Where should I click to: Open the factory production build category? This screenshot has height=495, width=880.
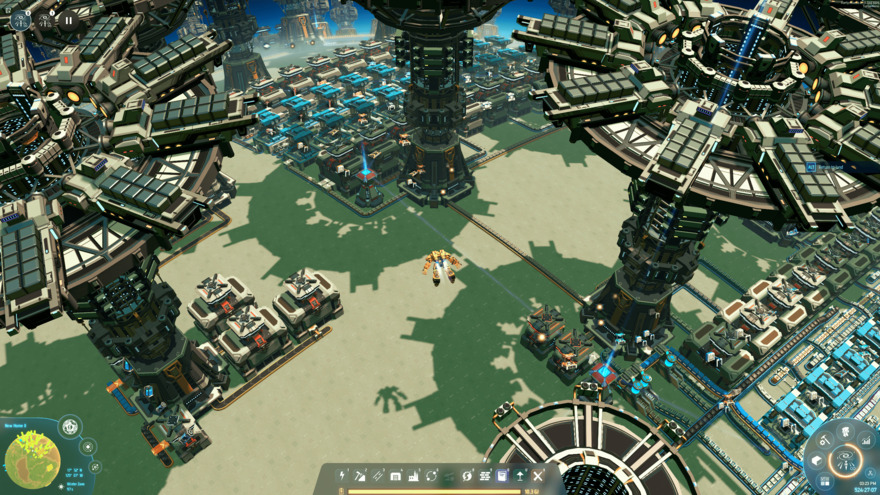coord(414,476)
